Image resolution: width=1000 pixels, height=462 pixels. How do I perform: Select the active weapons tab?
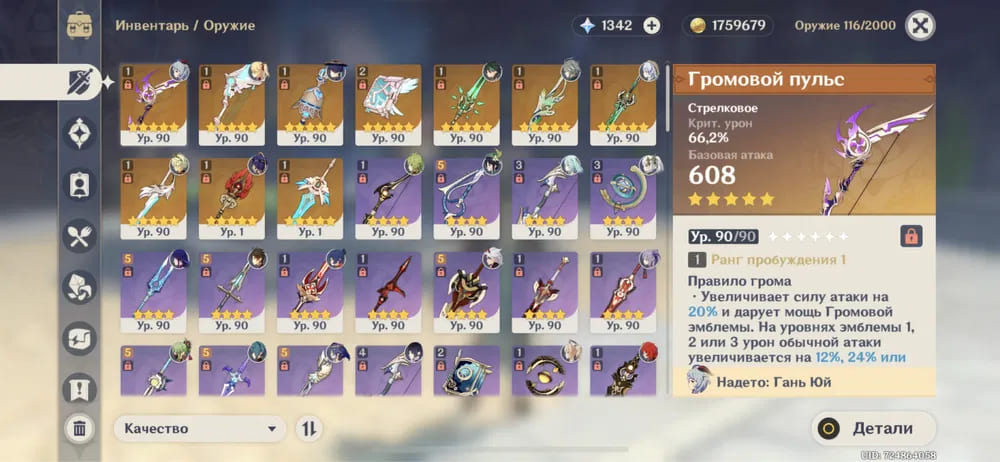[80, 82]
